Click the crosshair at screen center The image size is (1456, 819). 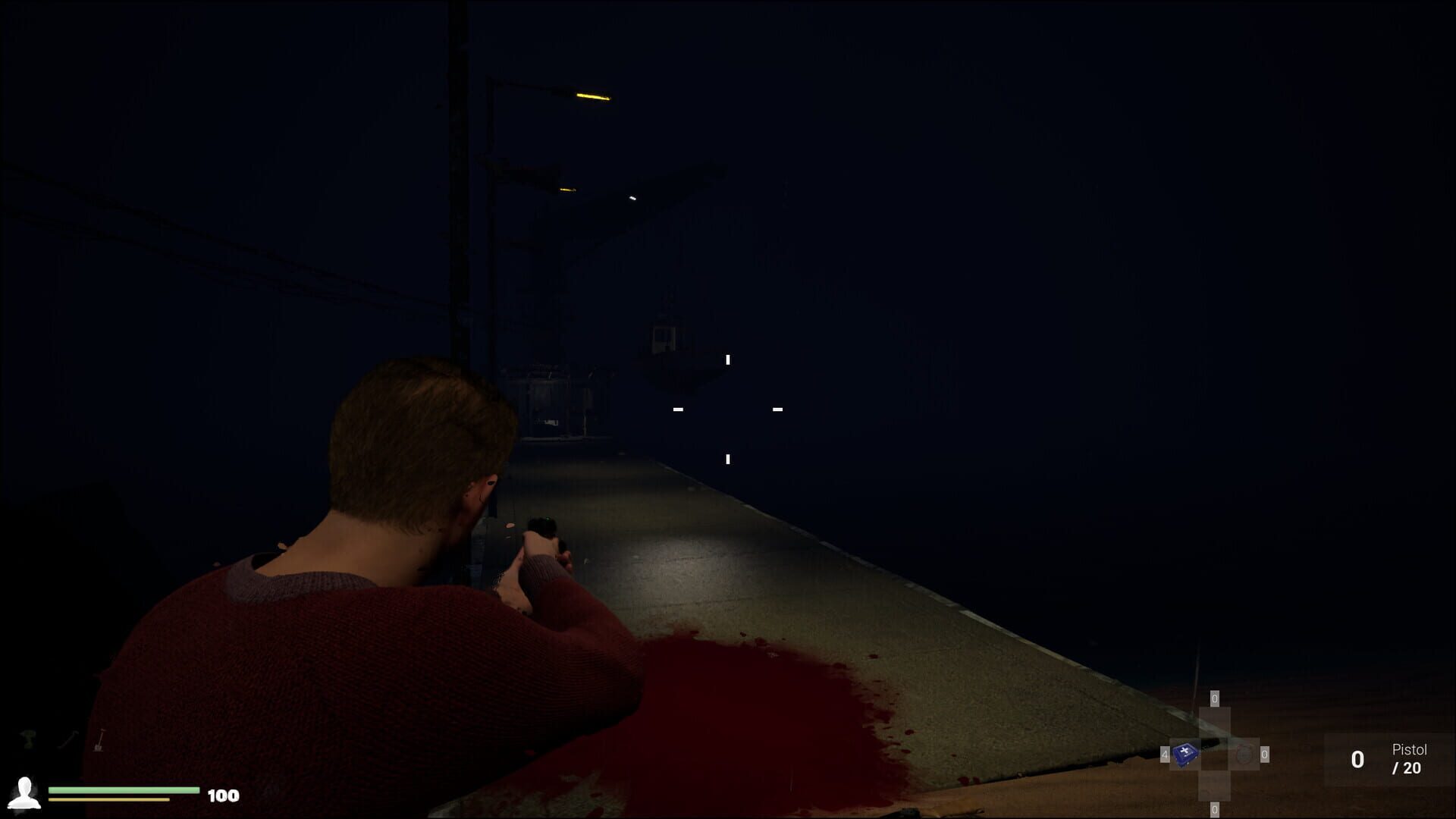(x=726, y=409)
